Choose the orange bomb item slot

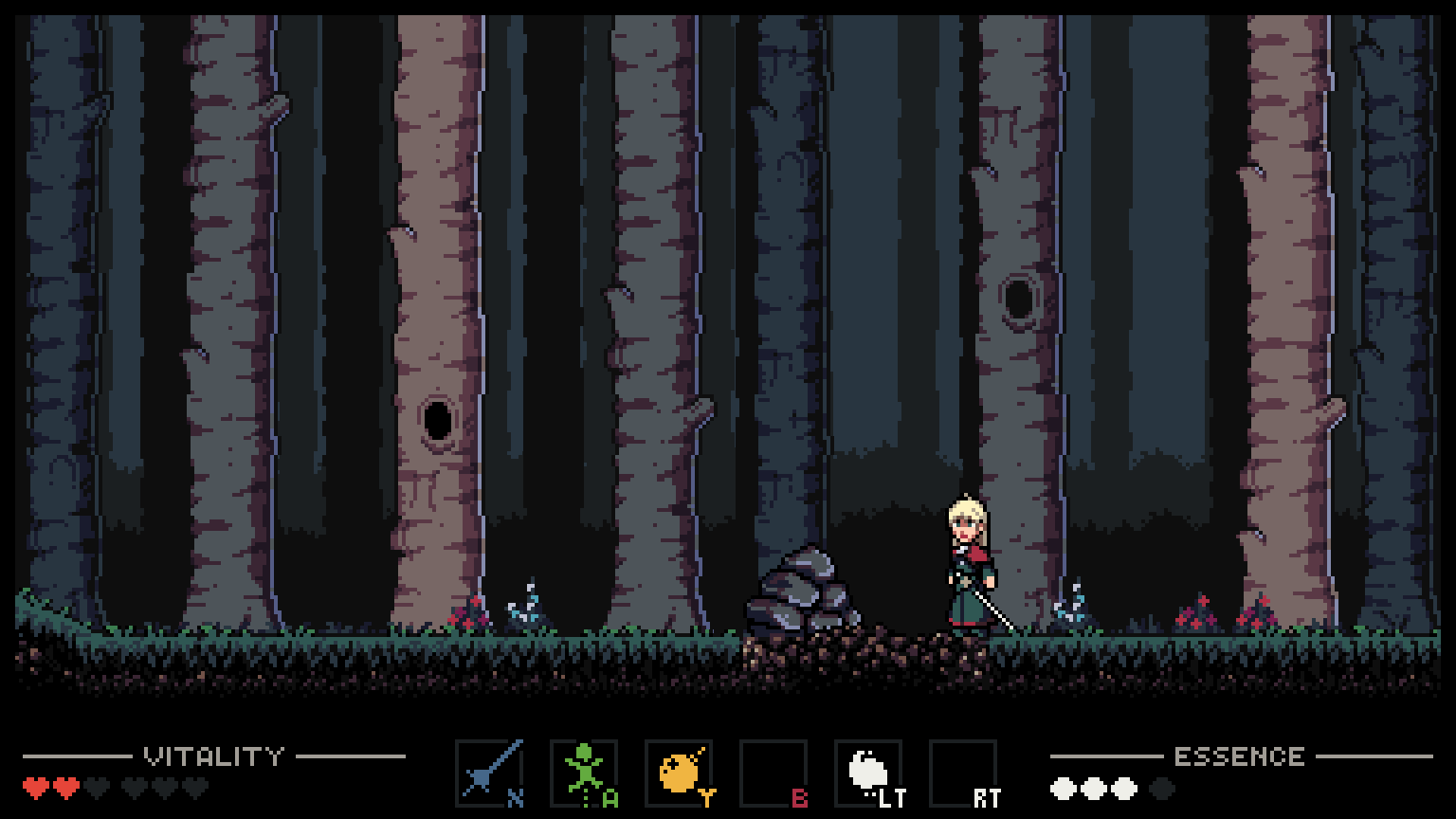(679, 773)
